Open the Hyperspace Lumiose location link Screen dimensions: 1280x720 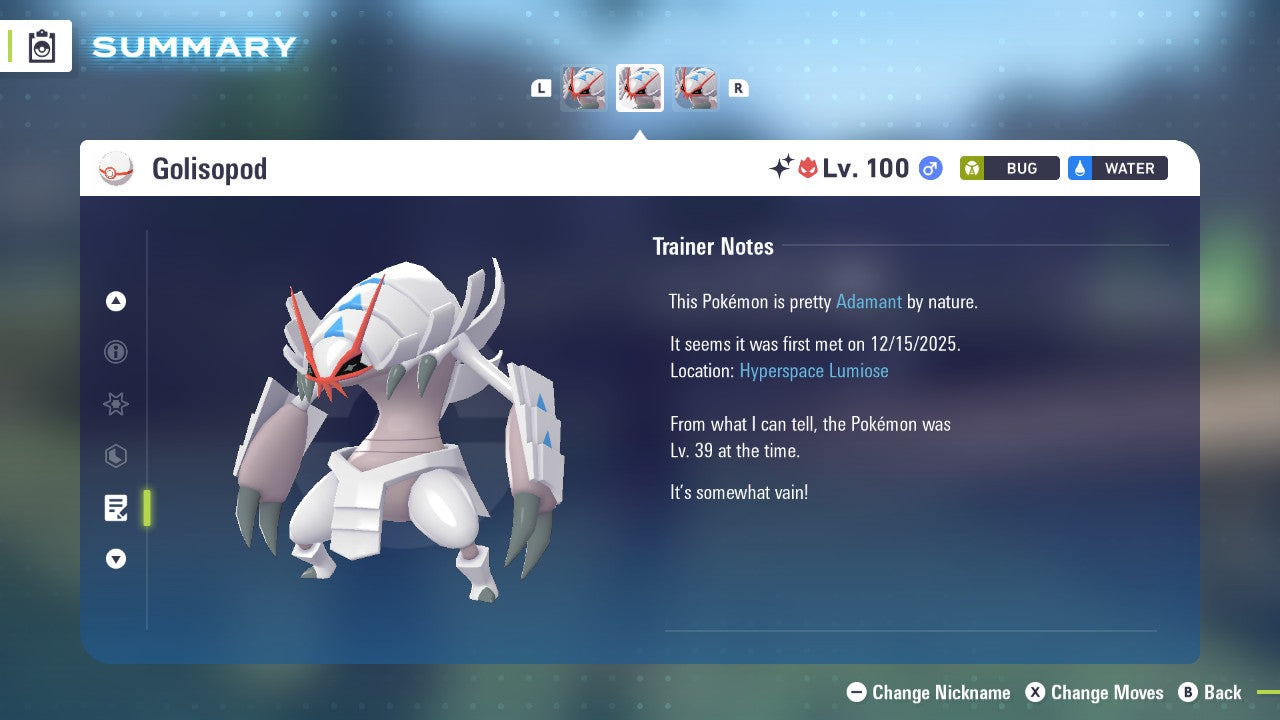[x=814, y=371]
